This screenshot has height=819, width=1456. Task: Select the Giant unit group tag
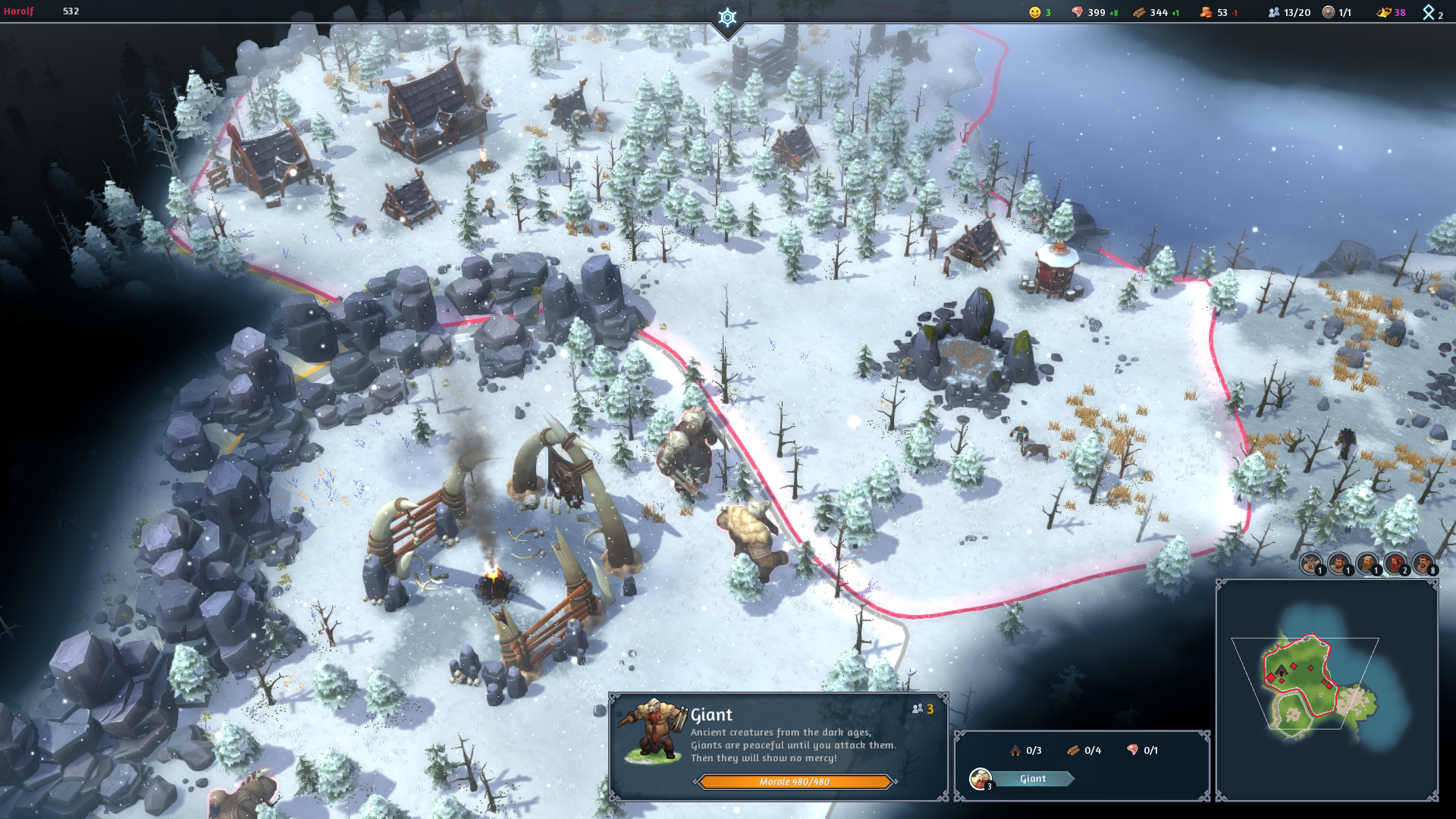[x=1031, y=779]
